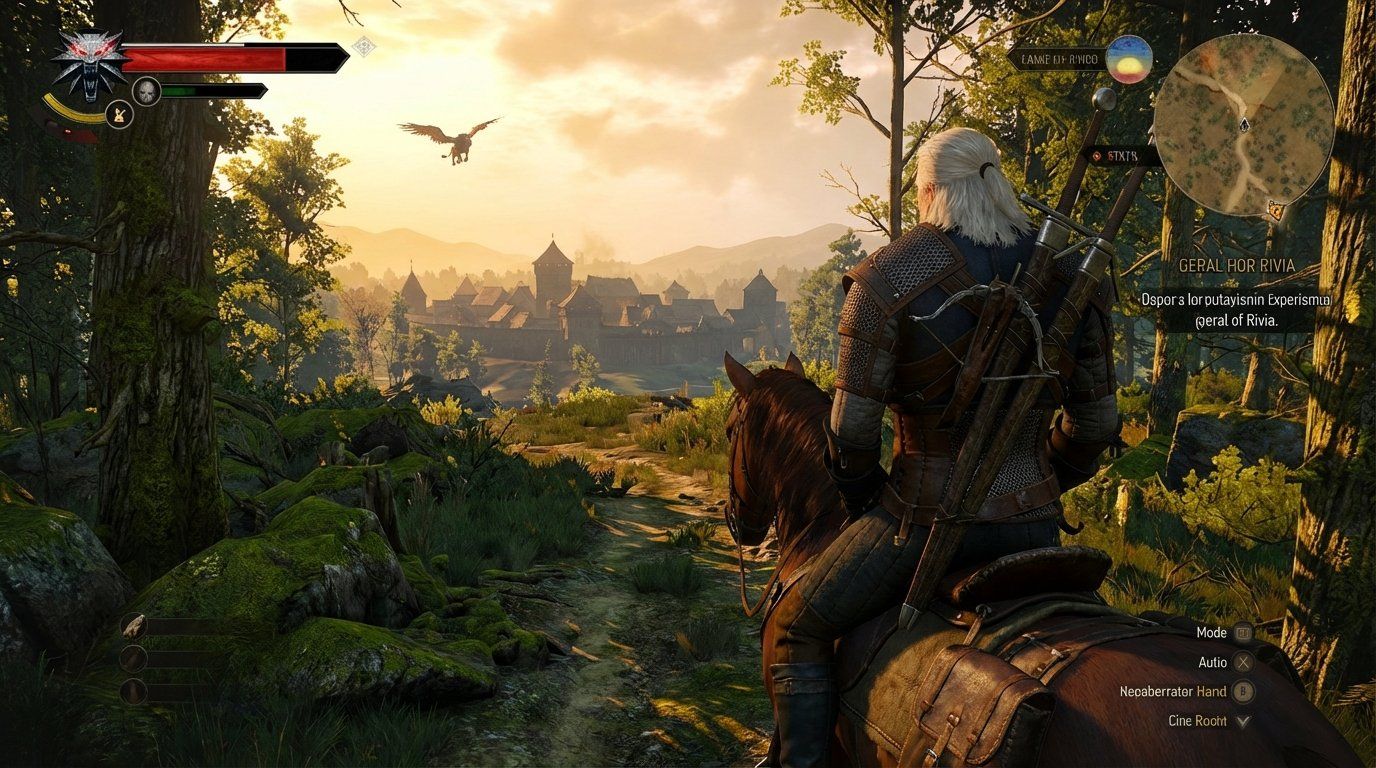This screenshot has width=1376, height=768.
Task: Click the red objective dot next to STXTS
Action: 1096,155
